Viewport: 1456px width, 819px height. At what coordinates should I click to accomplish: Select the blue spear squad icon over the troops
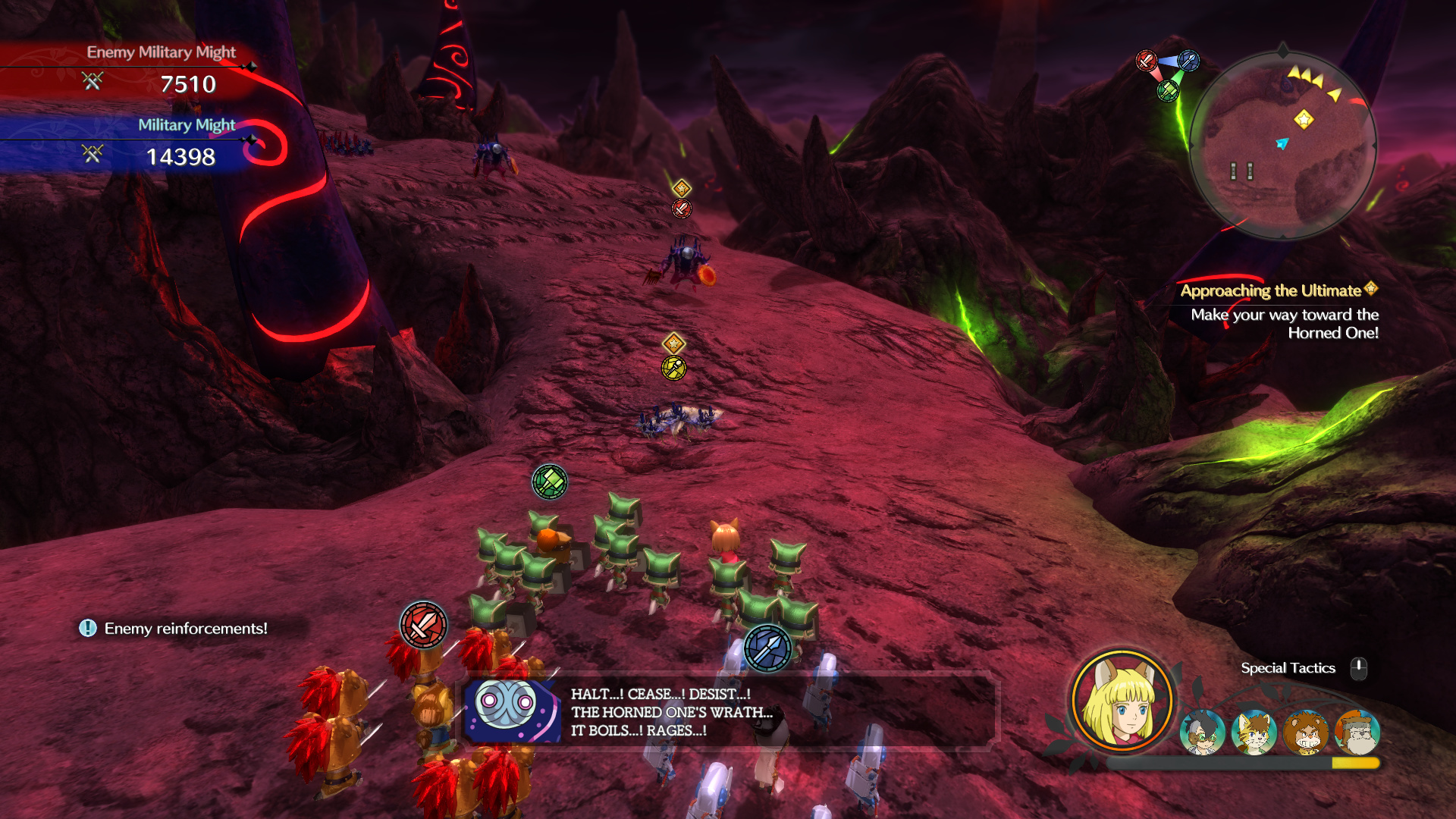tap(767, 648)
